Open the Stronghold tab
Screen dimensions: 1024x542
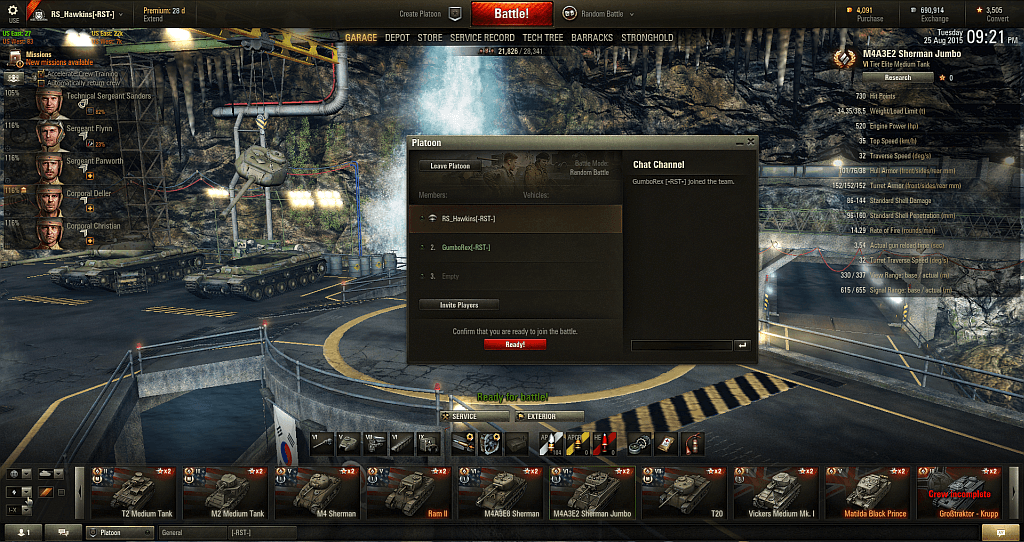647,38
